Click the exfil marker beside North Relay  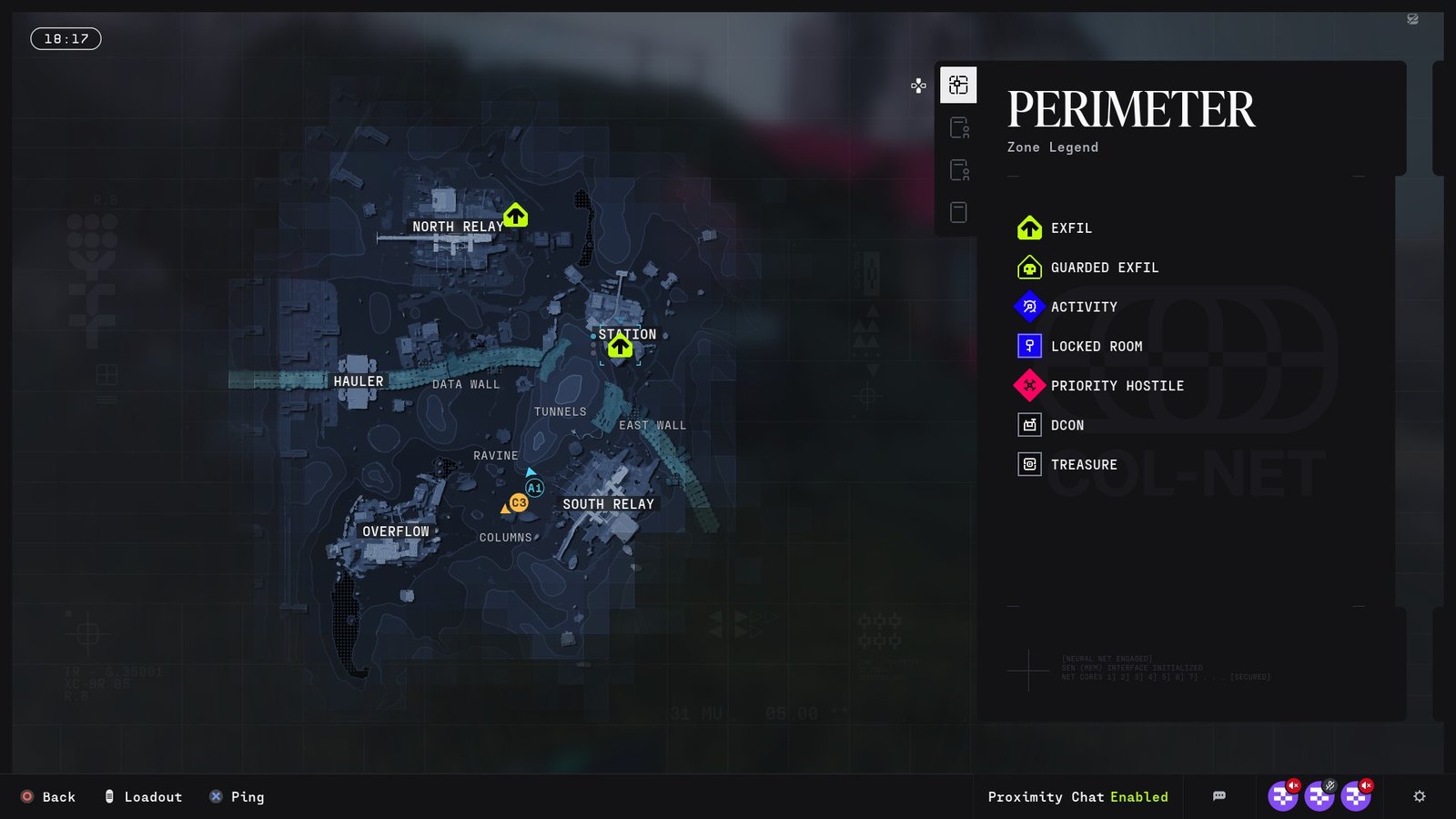(516, 216)
